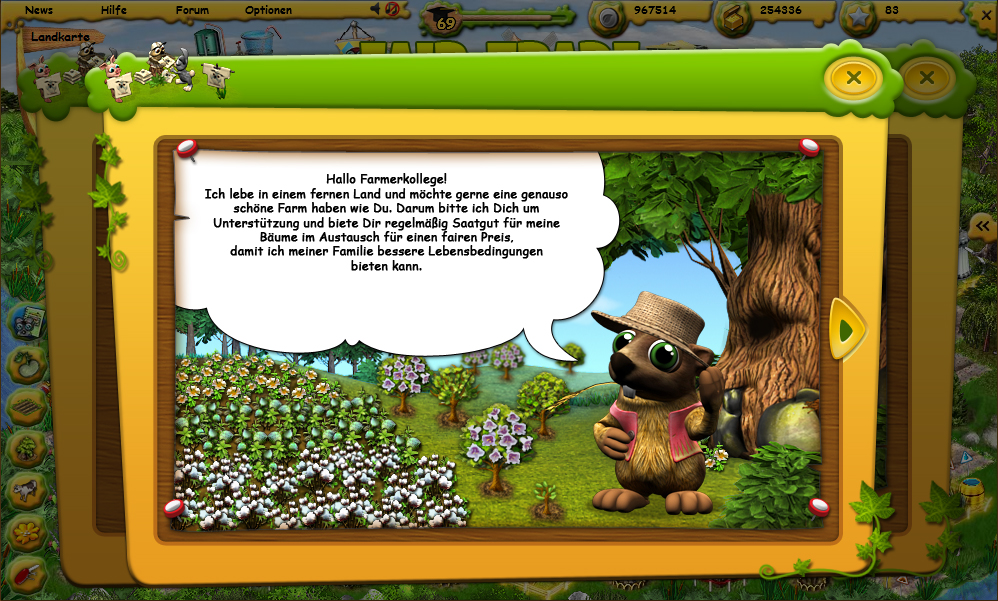Open the cow animals menu

coord(27,490)
